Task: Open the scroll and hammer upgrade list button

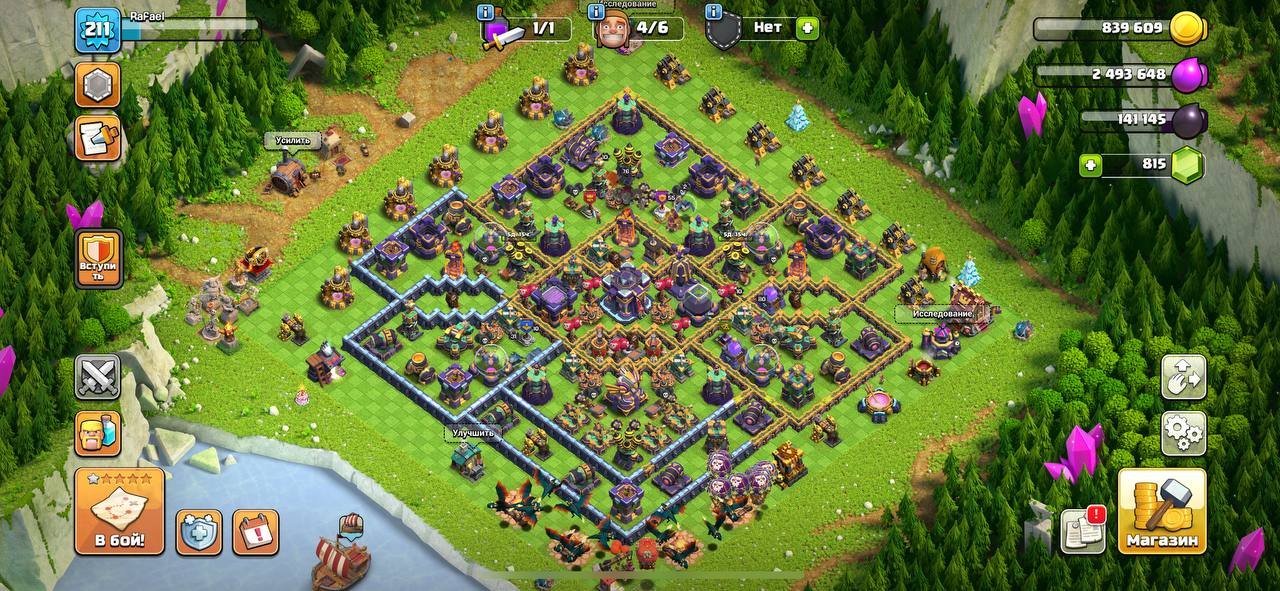Action: click(x=97, y=138)
